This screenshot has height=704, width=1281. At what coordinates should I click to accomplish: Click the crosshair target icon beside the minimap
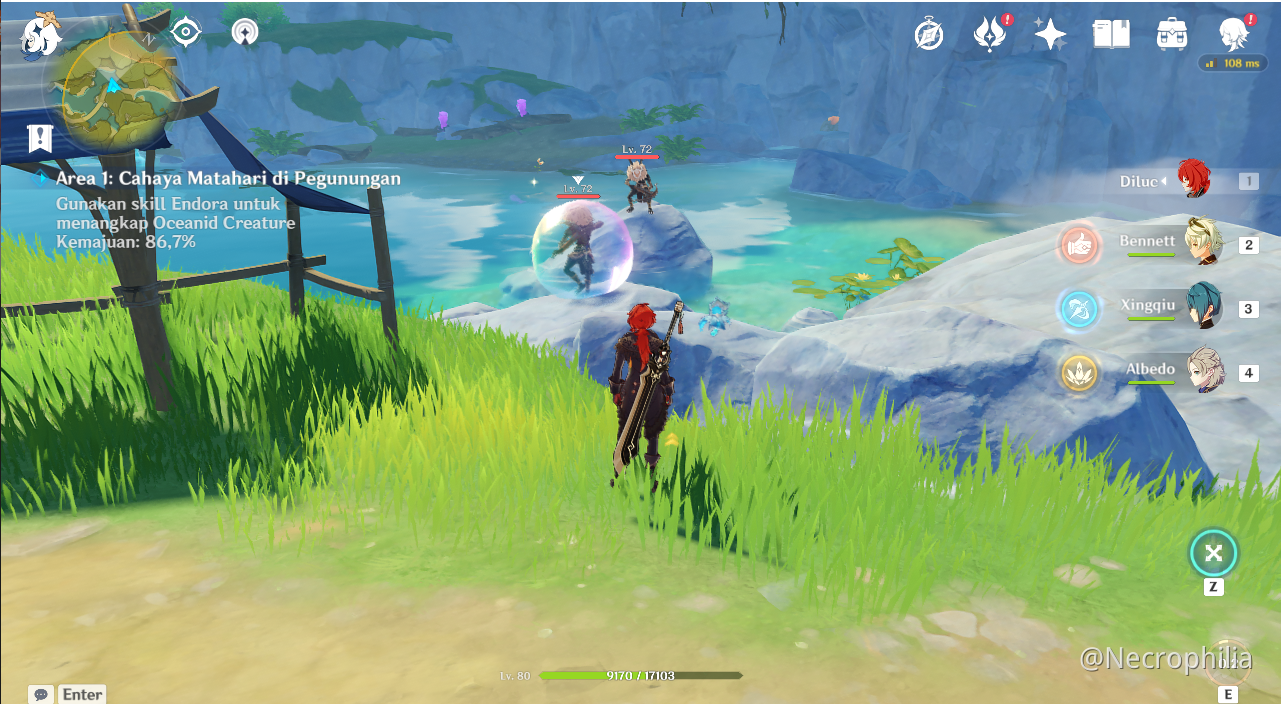point(186,32)
